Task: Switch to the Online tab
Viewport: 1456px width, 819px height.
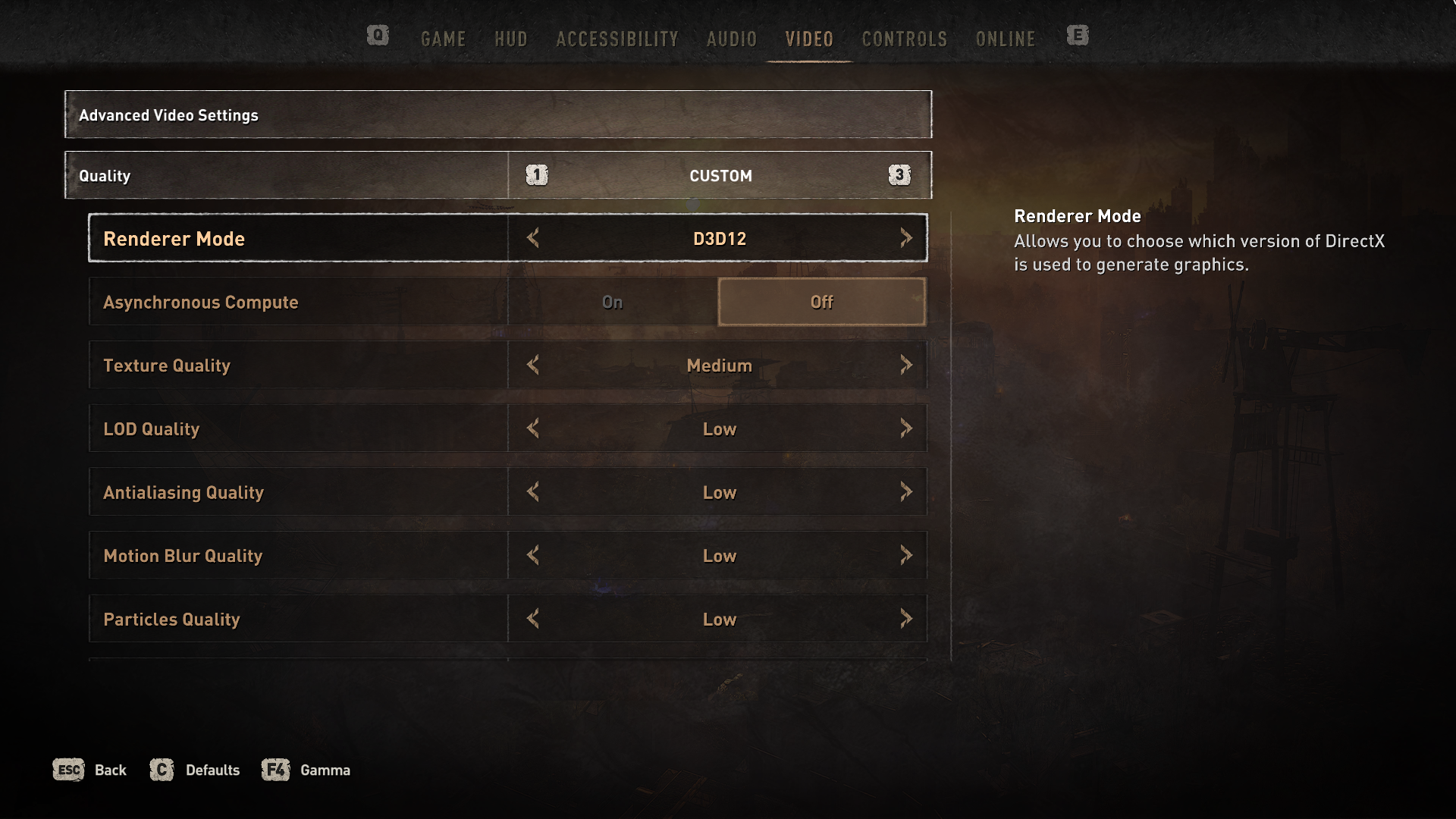Action: pos(1005,39)
